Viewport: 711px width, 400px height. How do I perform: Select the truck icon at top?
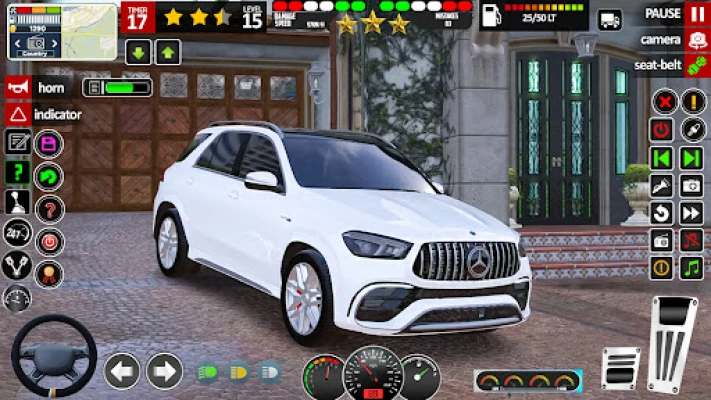[609, 19]
